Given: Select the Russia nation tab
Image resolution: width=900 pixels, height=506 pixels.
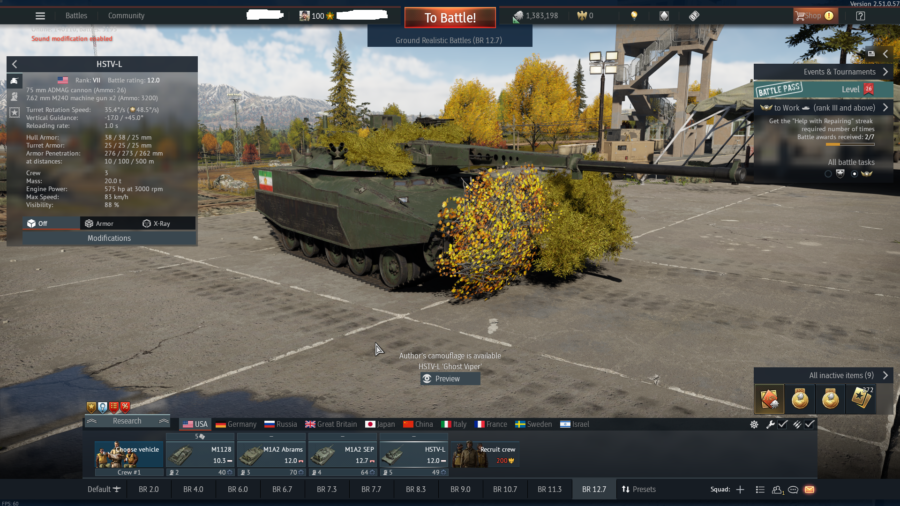Looking at the screenshot, I should (283, 424).
